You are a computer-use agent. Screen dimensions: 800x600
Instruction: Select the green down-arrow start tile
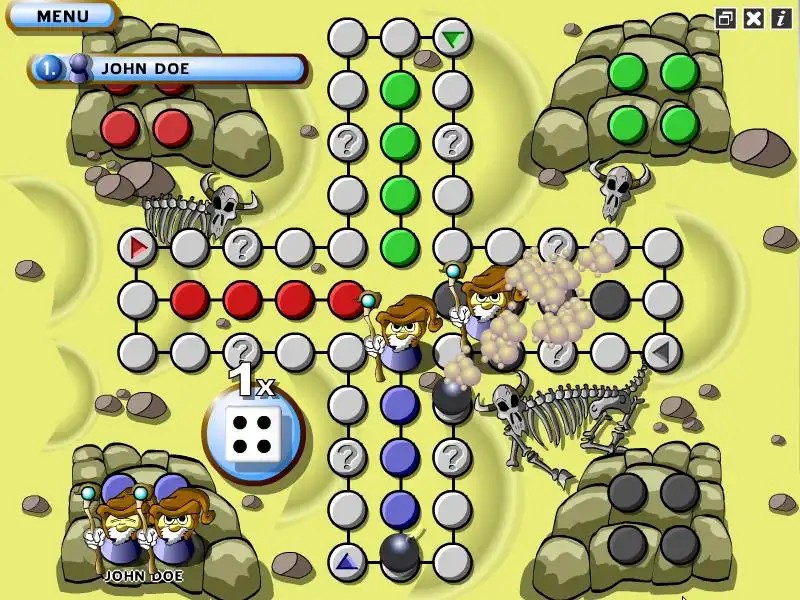[x=453, y=39]
